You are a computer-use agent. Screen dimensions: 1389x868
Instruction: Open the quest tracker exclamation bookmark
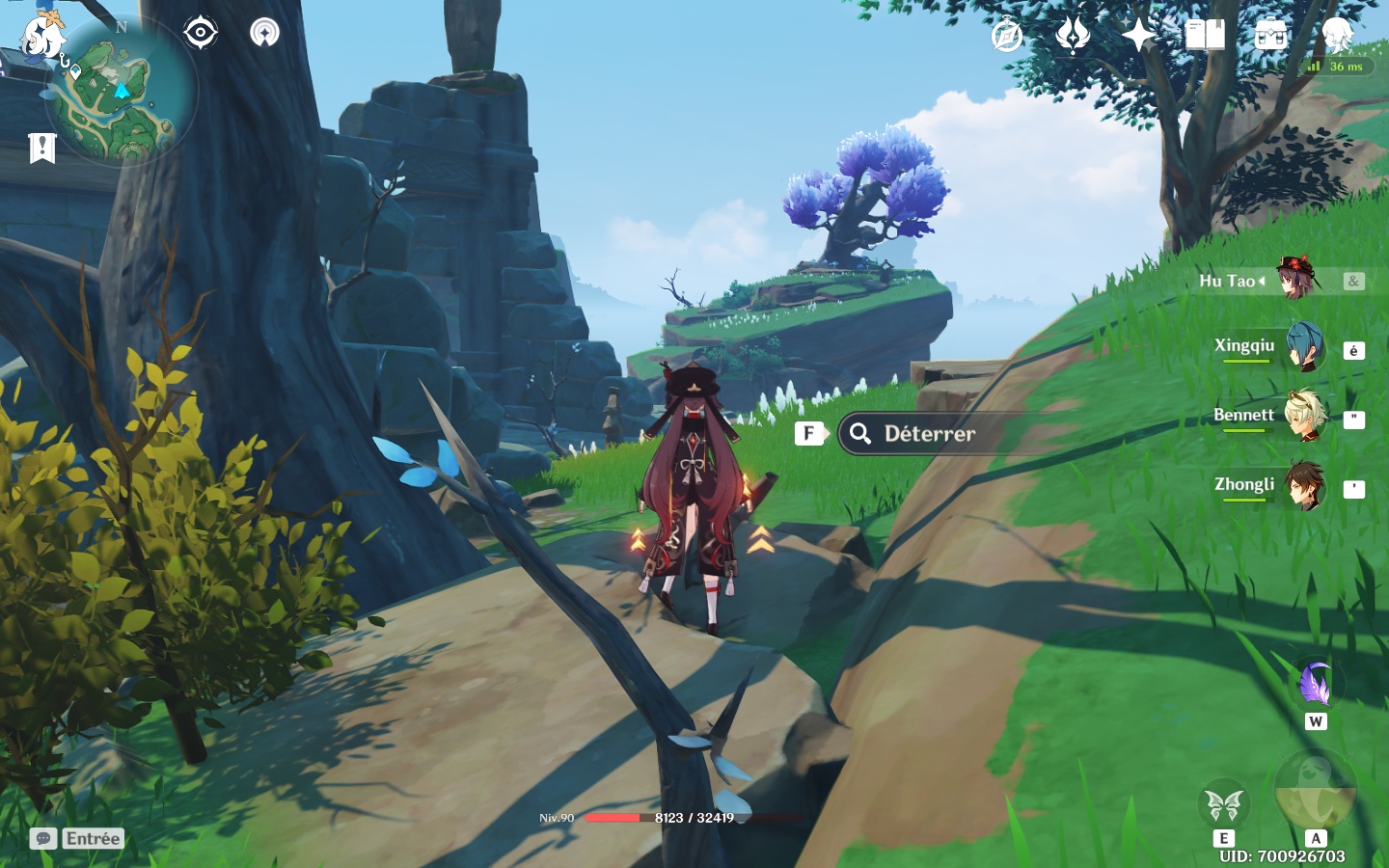click(41, 149)
